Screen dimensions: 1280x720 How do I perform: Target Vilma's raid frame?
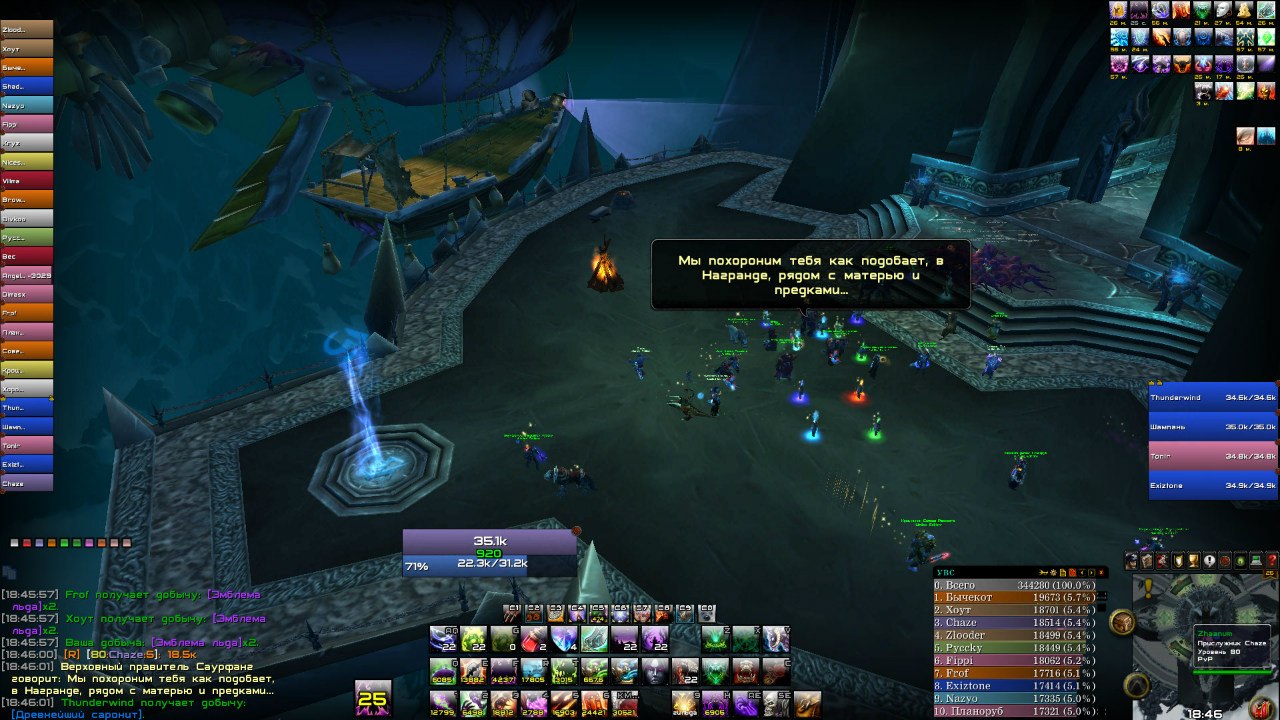point(27,180)
